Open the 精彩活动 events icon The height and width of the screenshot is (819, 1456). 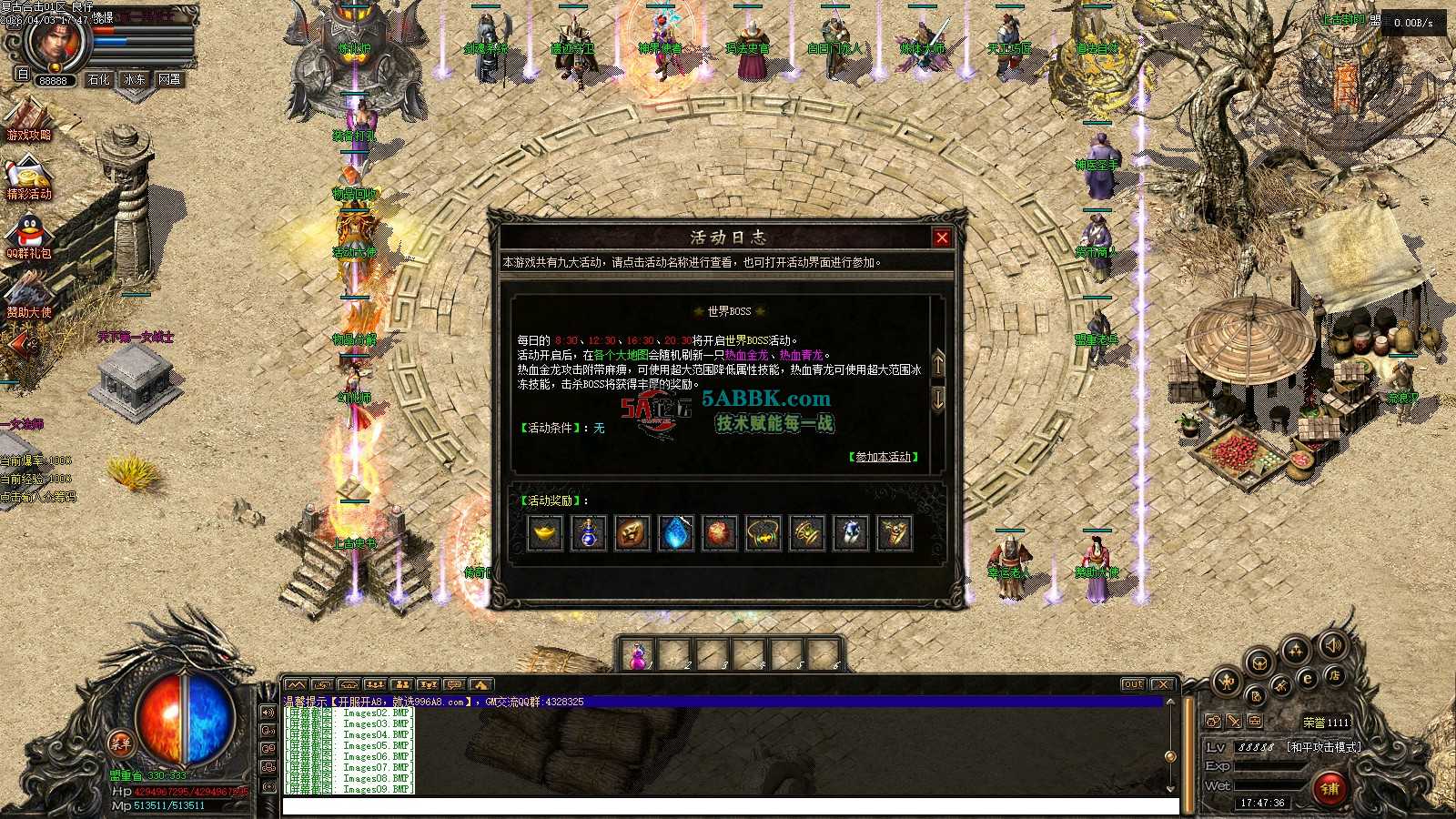pos(29,180)
